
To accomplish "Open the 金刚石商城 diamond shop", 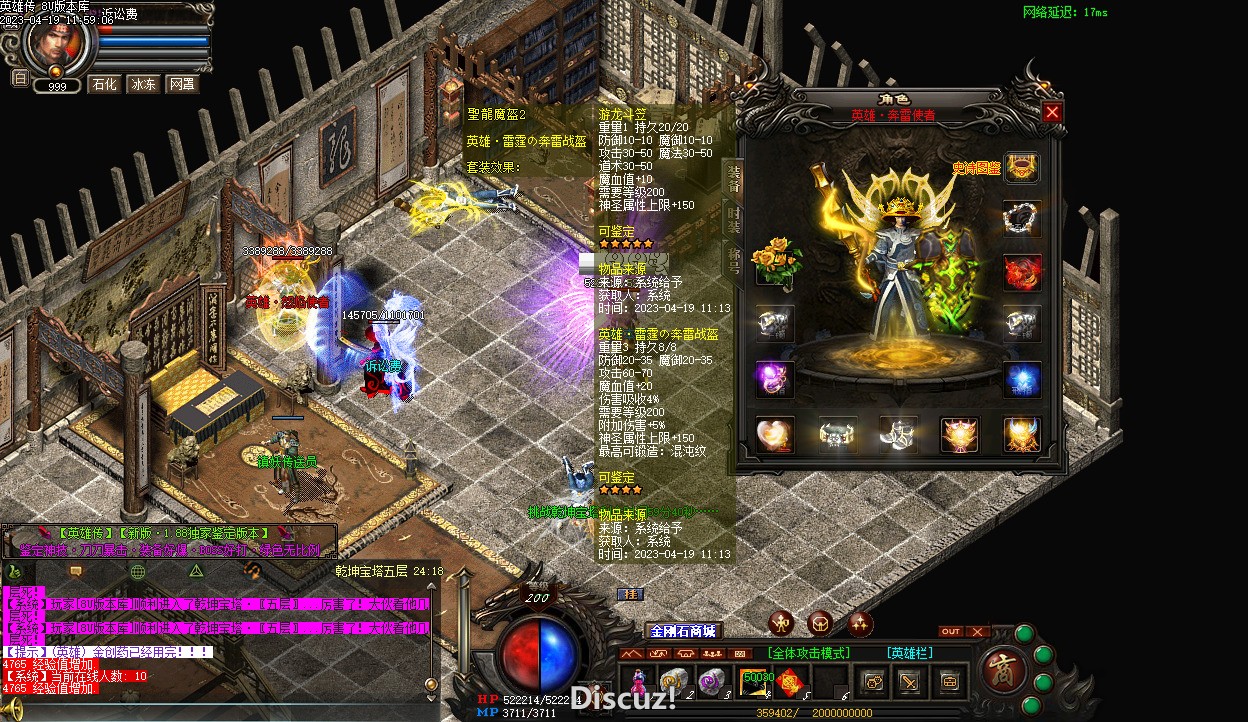I will pyautogui.click(x=683, y=631).
